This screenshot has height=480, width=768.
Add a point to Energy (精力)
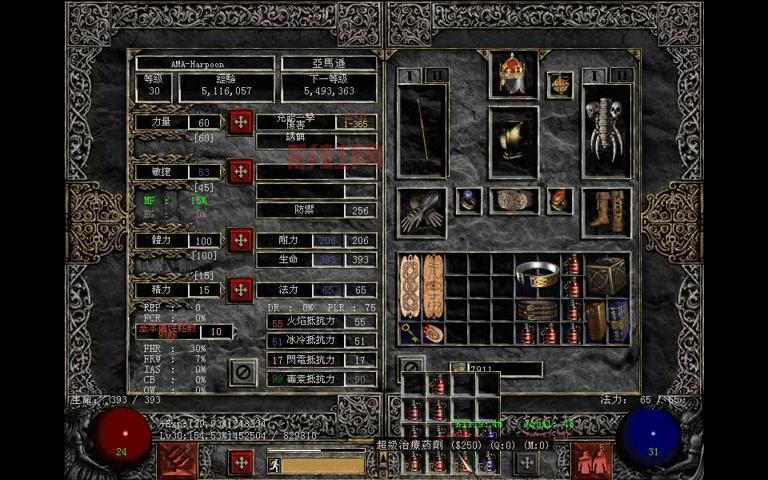pyautogui.click(x=240, y=290)
